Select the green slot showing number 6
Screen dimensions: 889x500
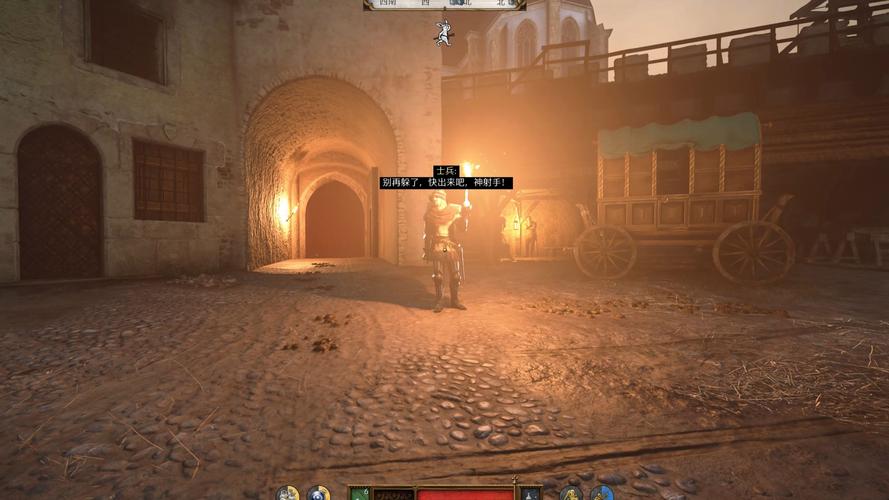coord(360,493)
